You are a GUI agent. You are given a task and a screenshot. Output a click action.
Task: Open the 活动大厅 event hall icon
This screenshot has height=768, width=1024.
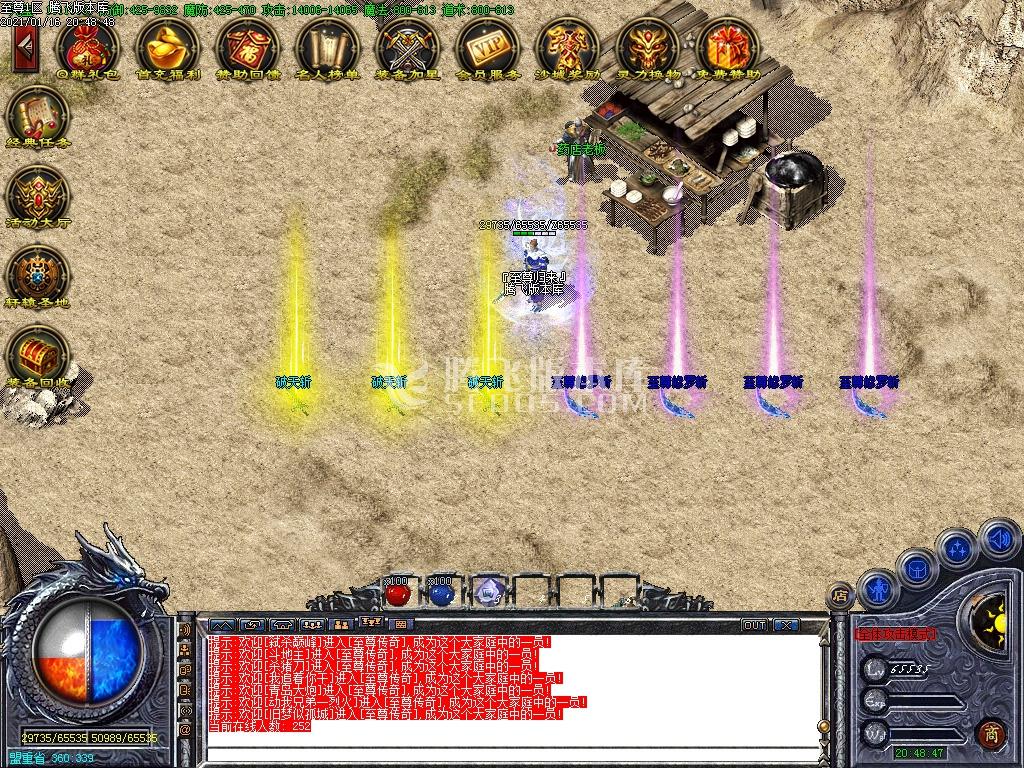pyautogui.click(x=37, y=192)
